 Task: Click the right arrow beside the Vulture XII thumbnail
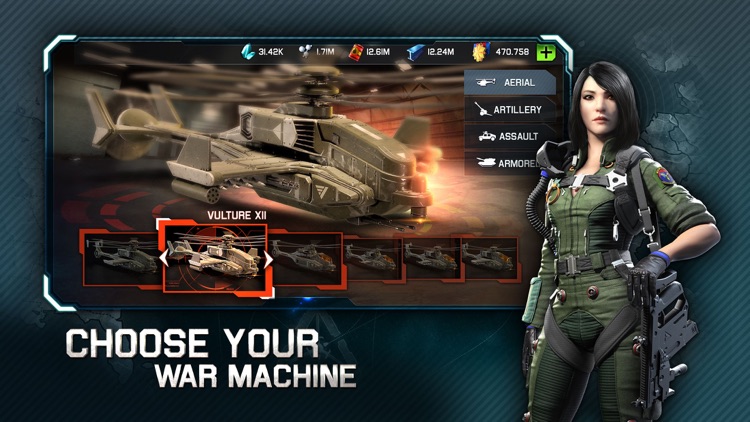pyautogui.click(x=267, y=259)
